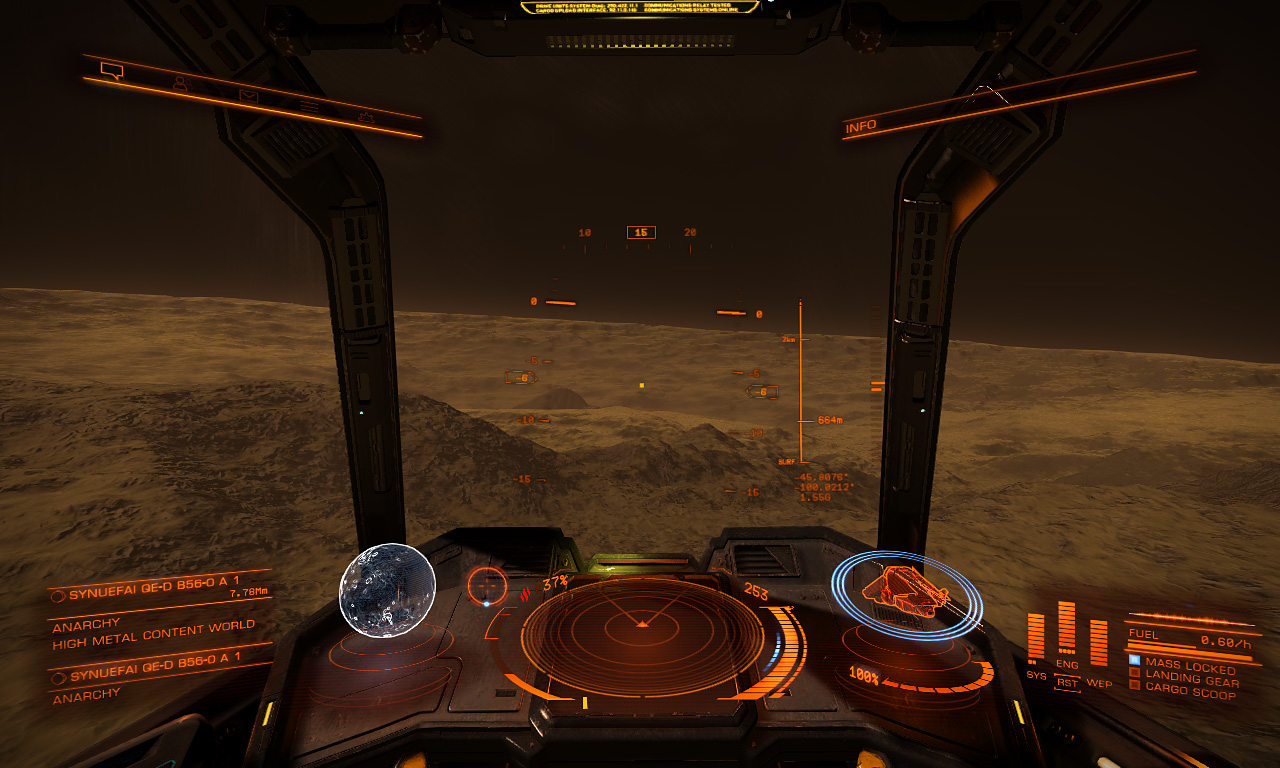
Task: Open the friends and contacts icon
Action: point(180,84)
